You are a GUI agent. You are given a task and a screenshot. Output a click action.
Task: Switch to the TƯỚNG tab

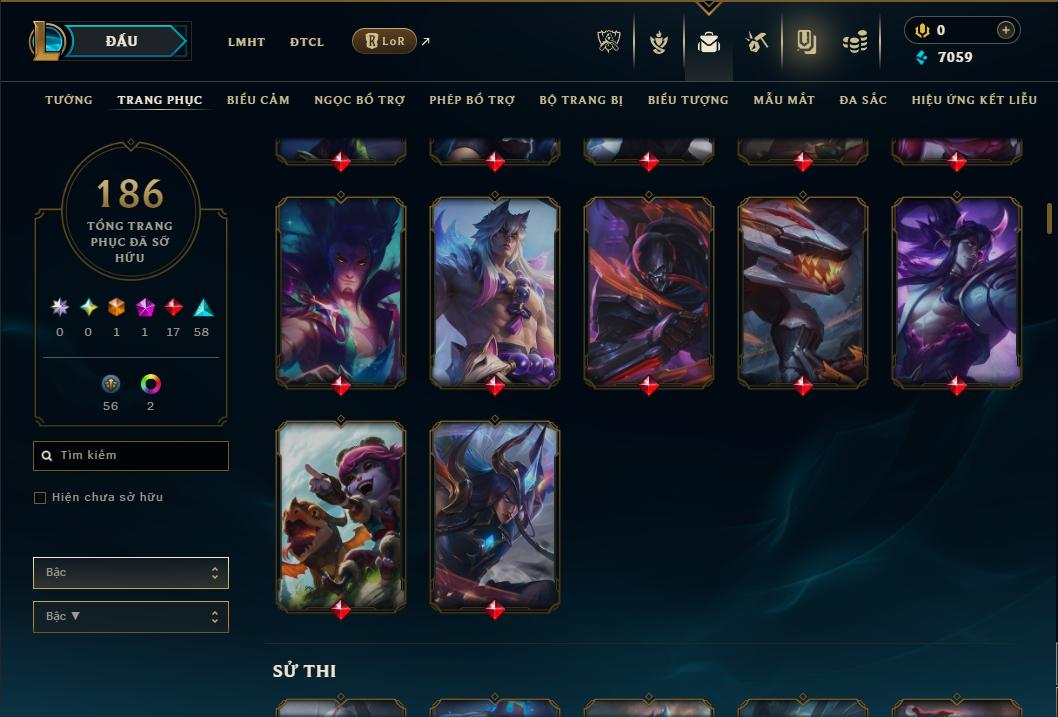[69, 100]
